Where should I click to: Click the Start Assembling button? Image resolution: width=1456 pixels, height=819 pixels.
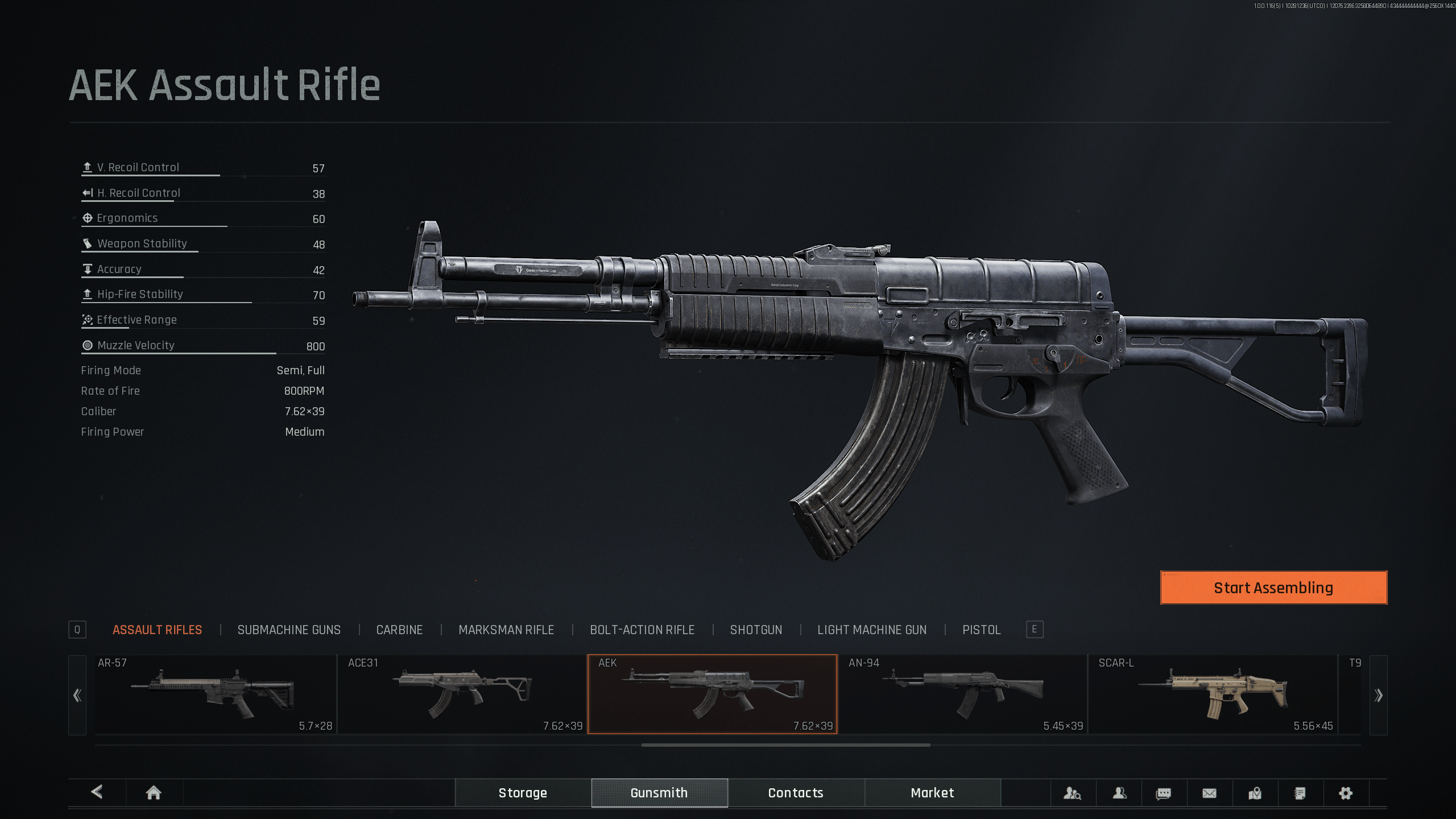click(x=1273, y=588)
